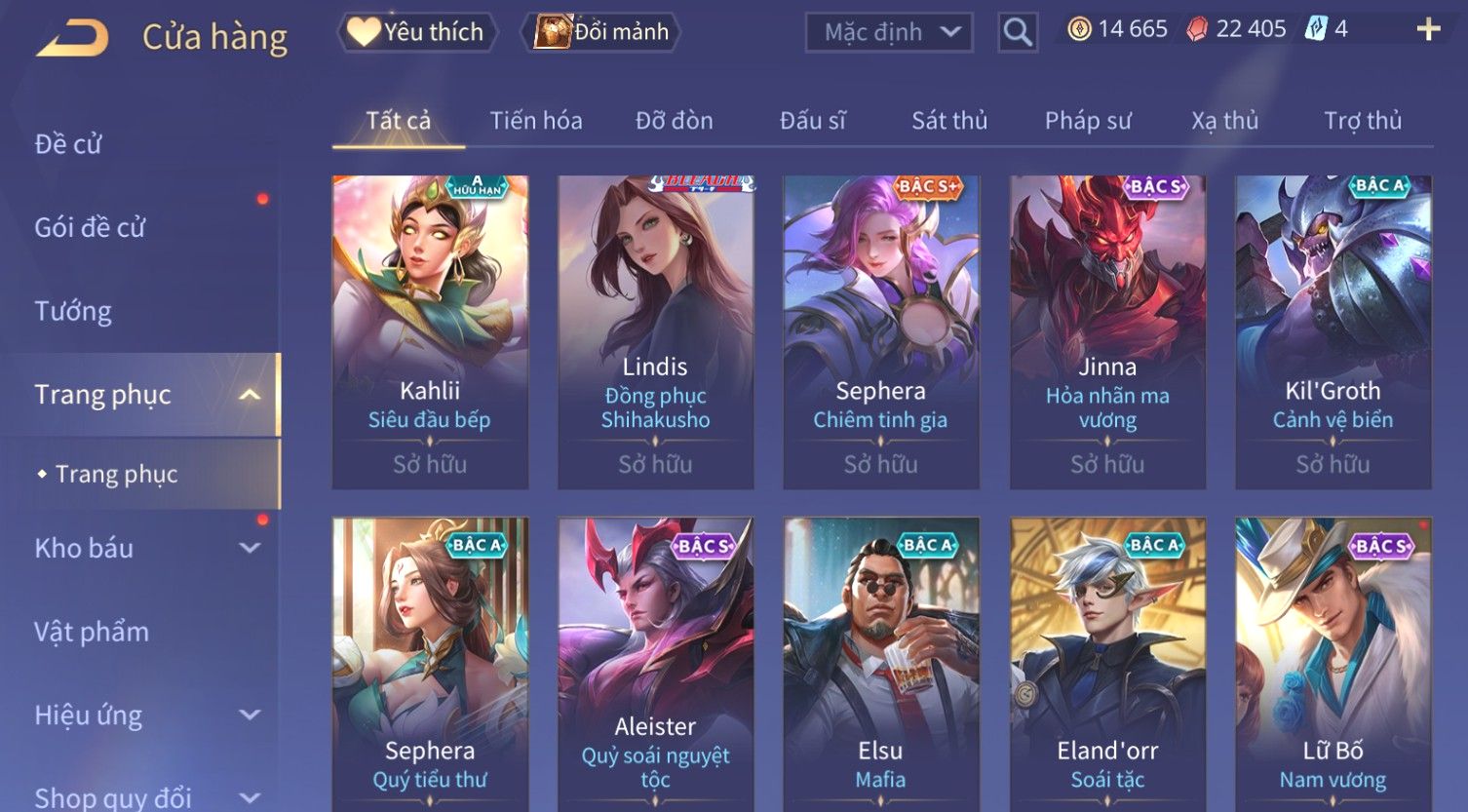This screenshot has width=1468, height=812.
Task: Select the Kahlii Siêu đầu bếp skin card
Action: (x=430, y=331)
